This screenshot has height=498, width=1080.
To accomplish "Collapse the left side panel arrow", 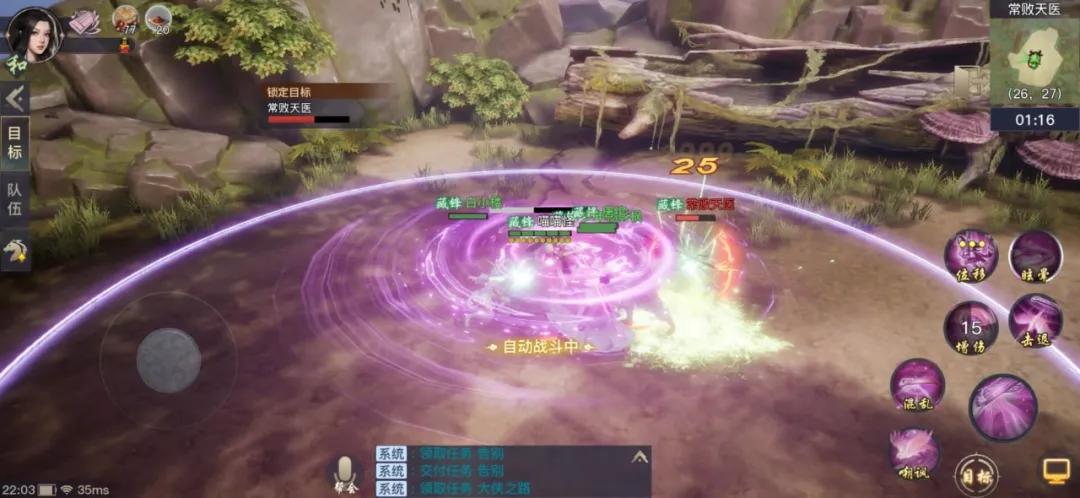I will 15,98.
